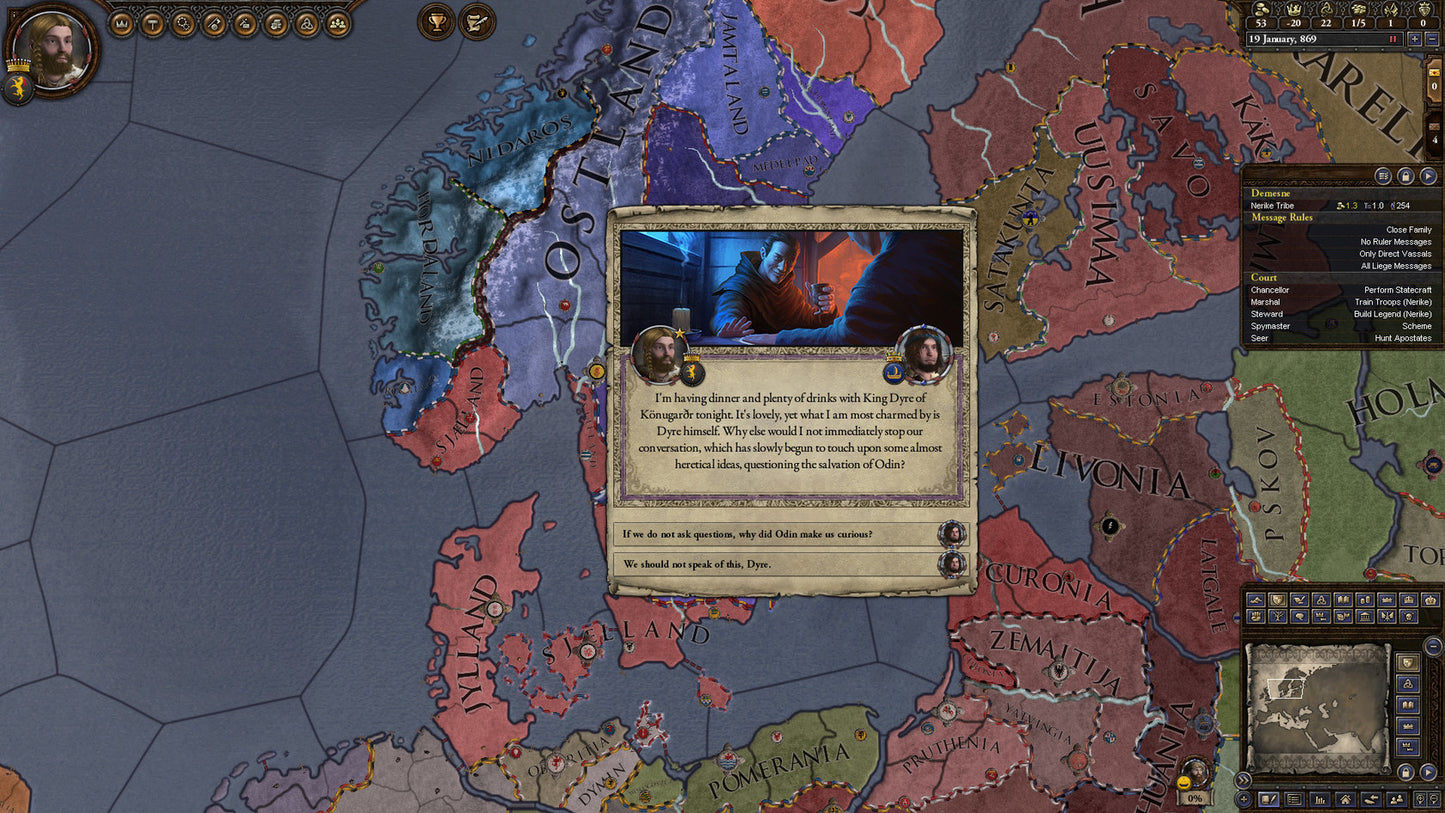Increase game speed with the plus button
The image size is (1445, 813).
click(1415, 39)
